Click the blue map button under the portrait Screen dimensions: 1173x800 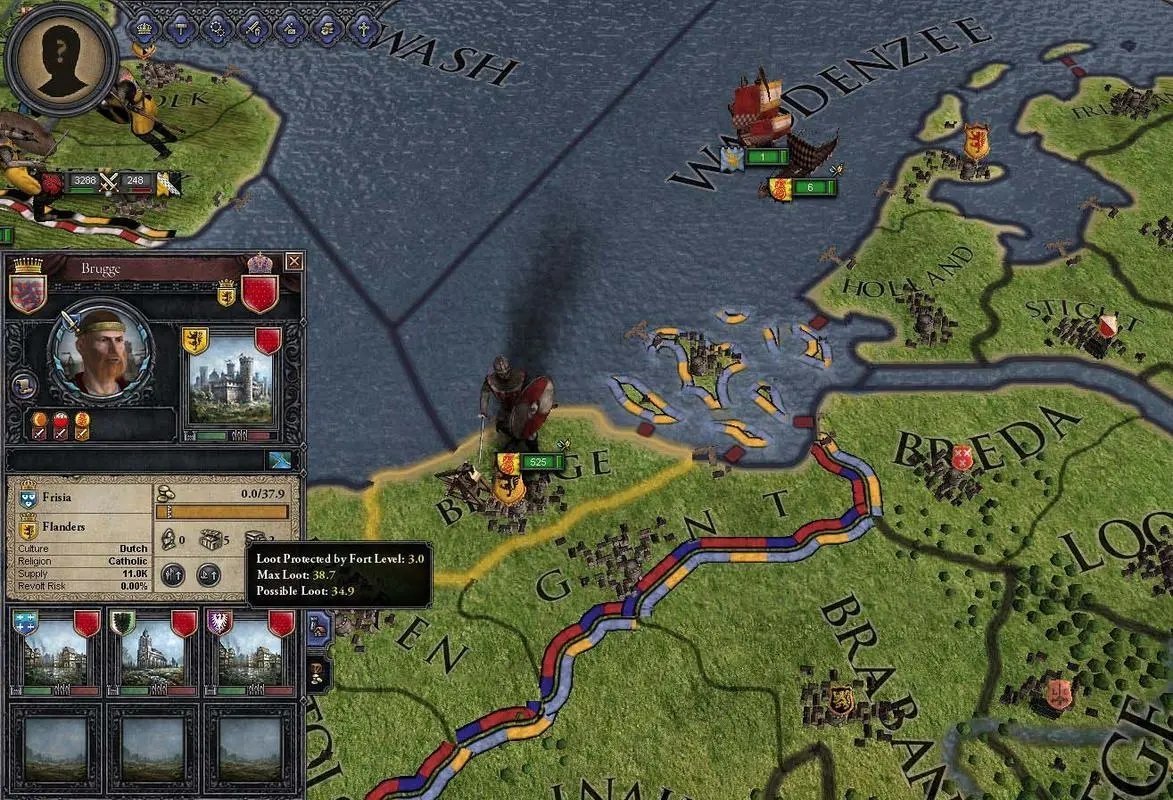[x=279, y=460]
